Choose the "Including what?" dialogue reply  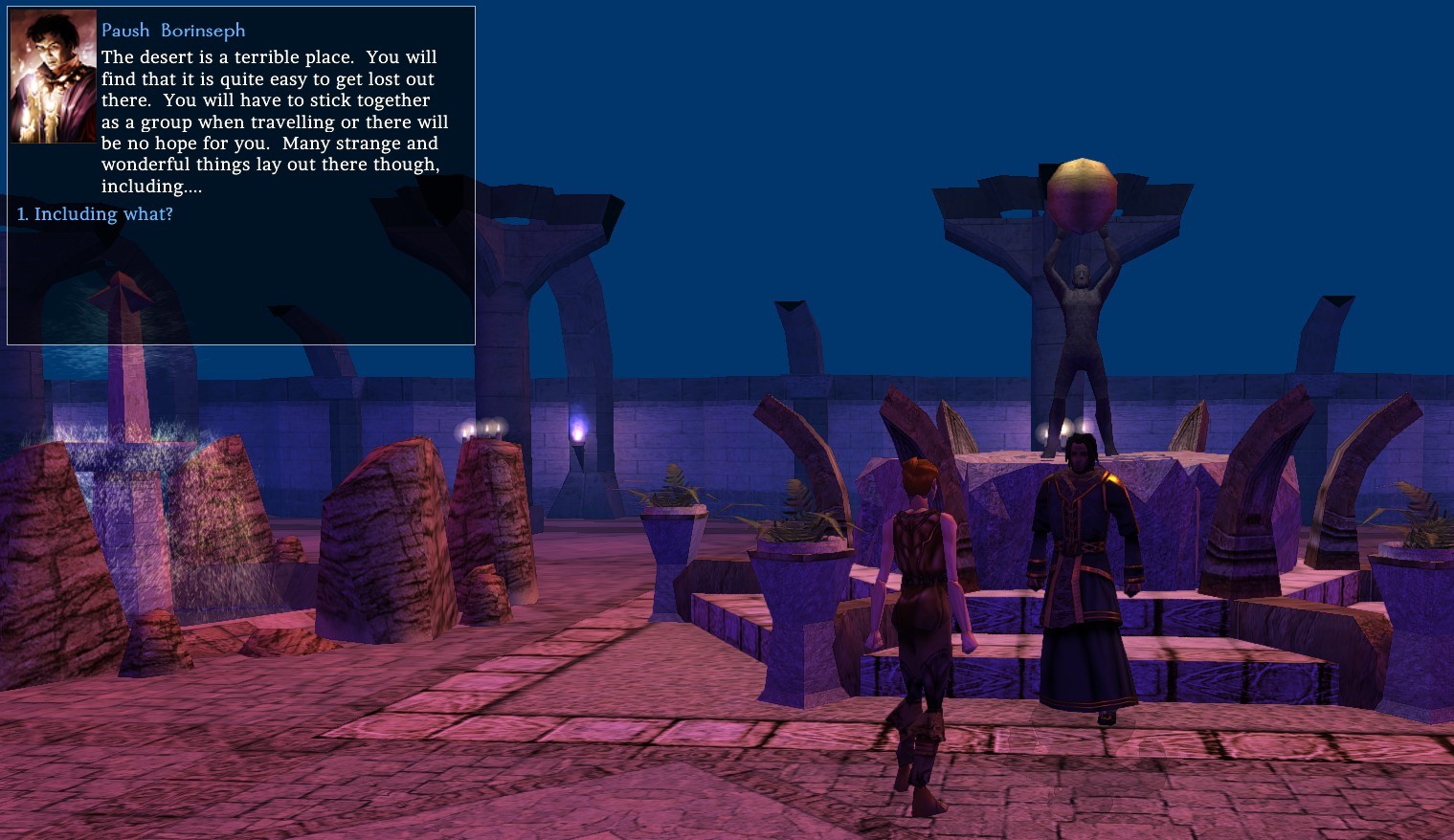click(x=96, y=214)
